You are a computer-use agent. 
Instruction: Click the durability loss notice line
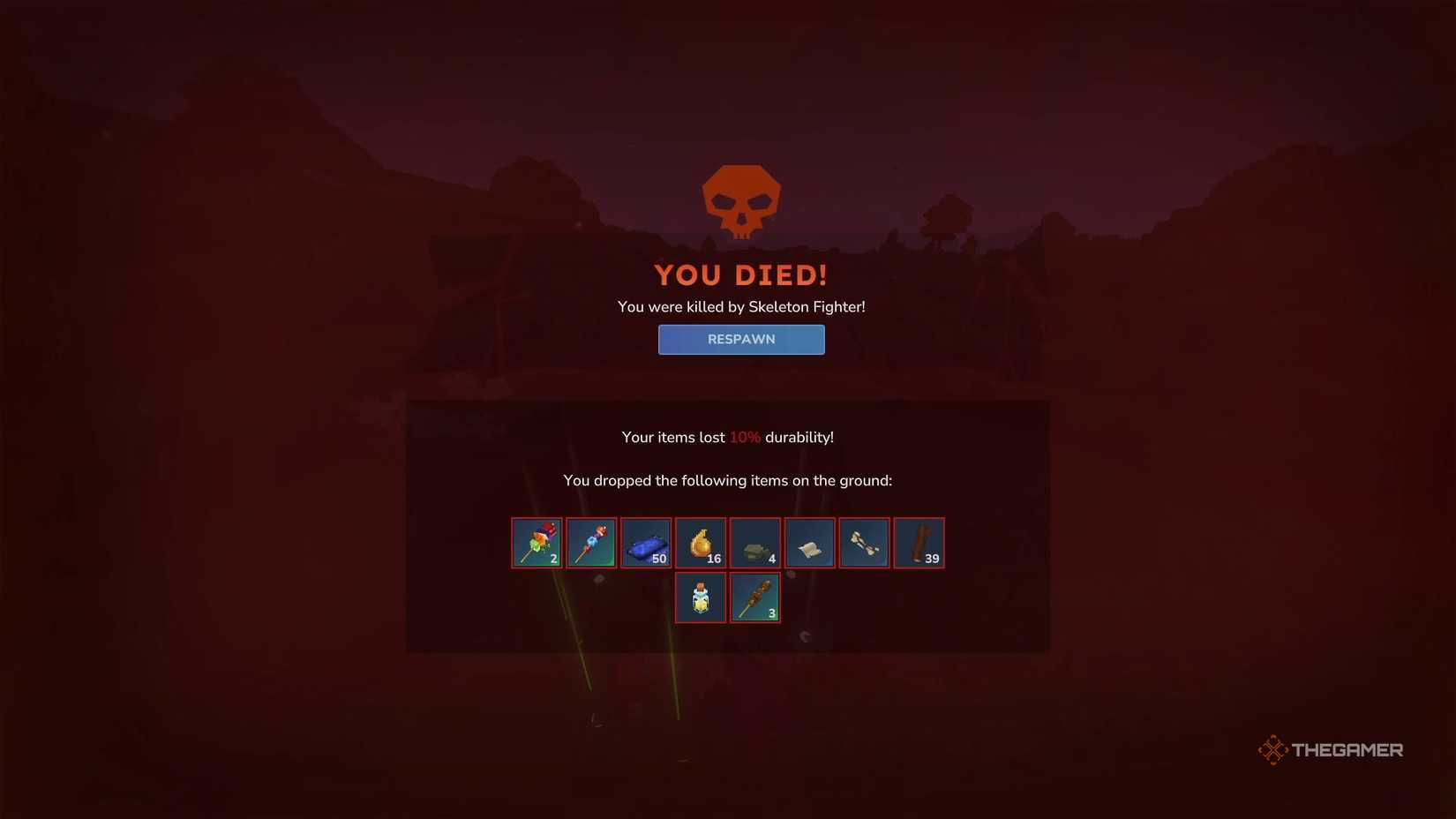[727, 436]
